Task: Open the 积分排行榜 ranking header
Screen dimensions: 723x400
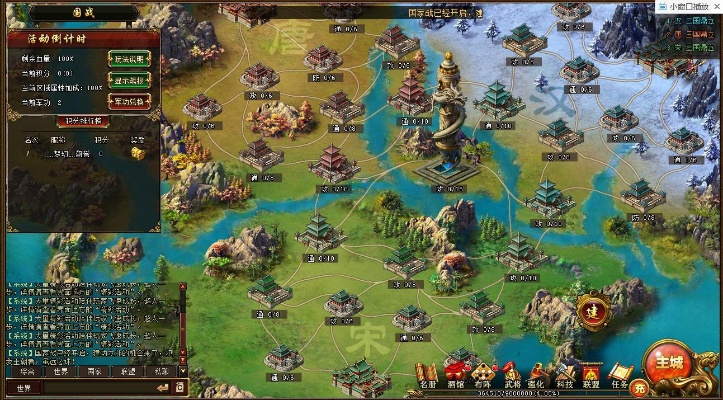Action: 84,121
